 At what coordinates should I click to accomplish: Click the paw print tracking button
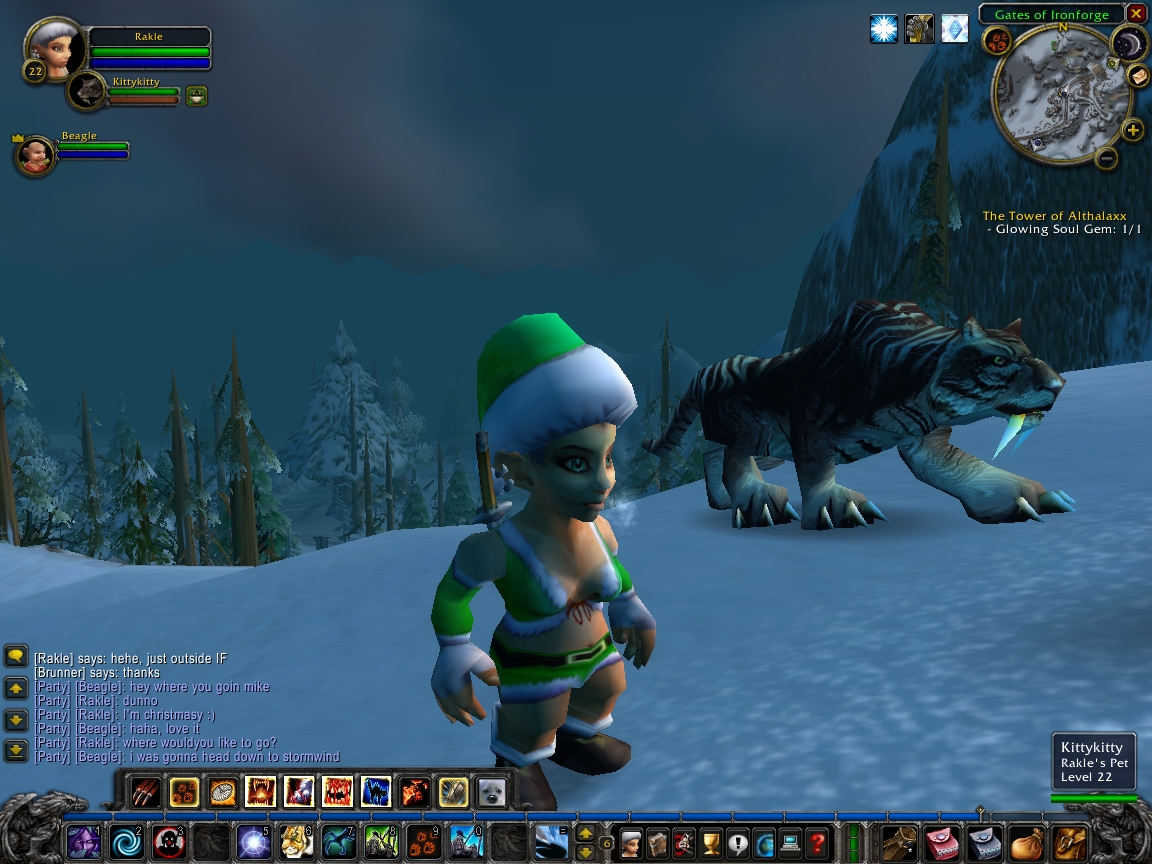(997, 41)
